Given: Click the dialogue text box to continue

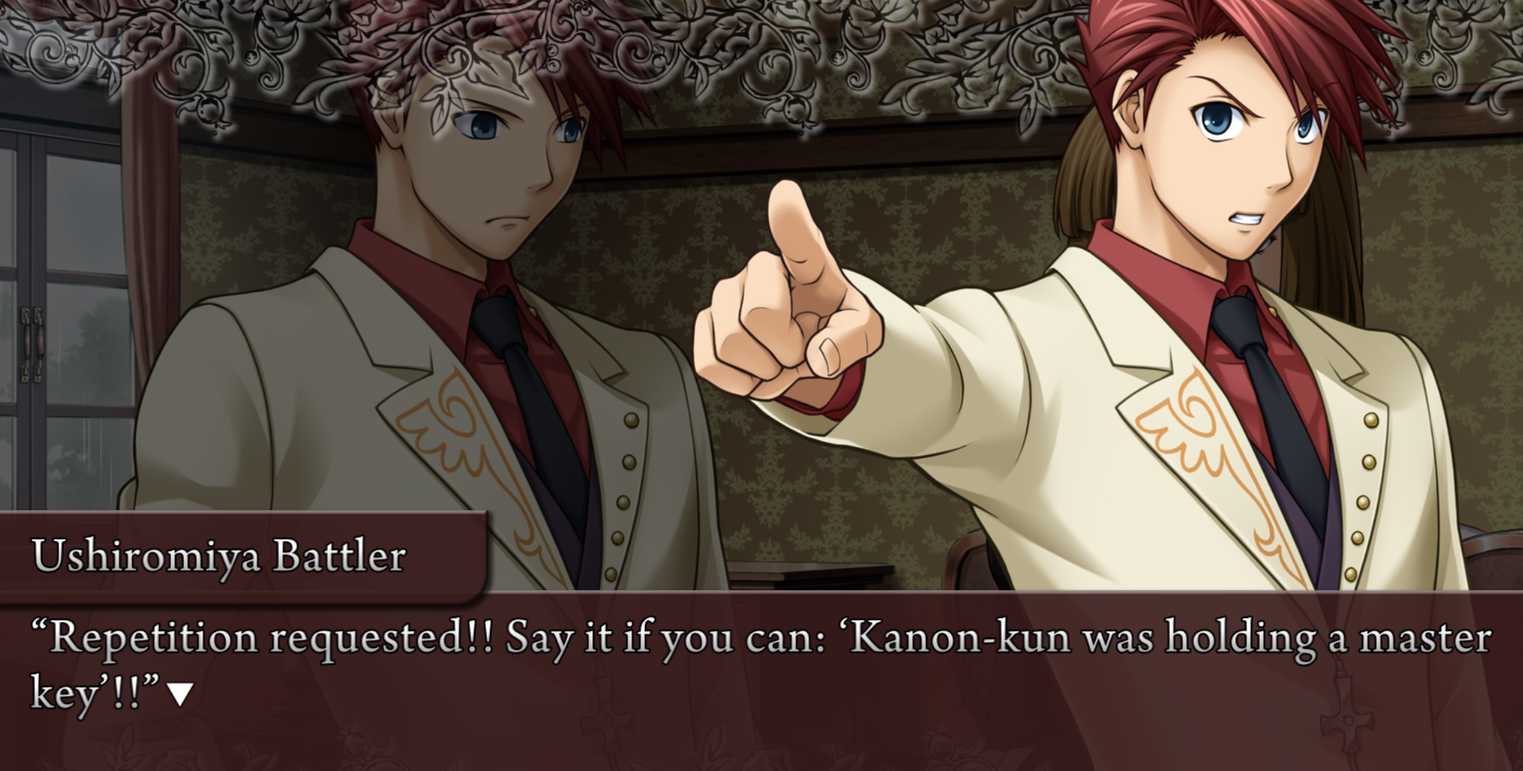Looking at the screenshot, I should (x=760, y=680).
